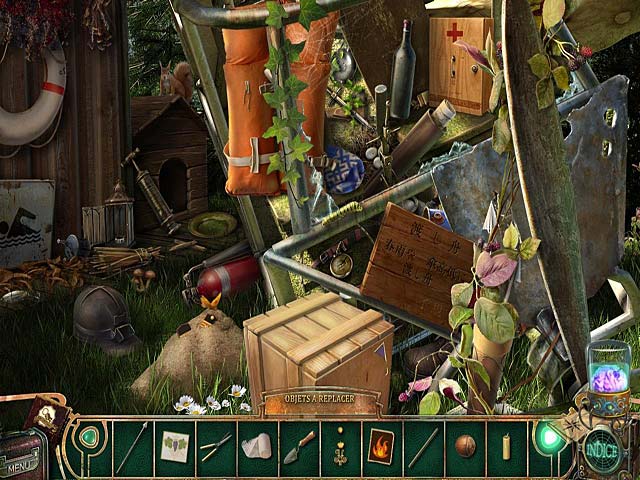Image resolution: width=640 pixels, height=480 pixels.
Task: Select the brown ball item
Action: point(465,446)
